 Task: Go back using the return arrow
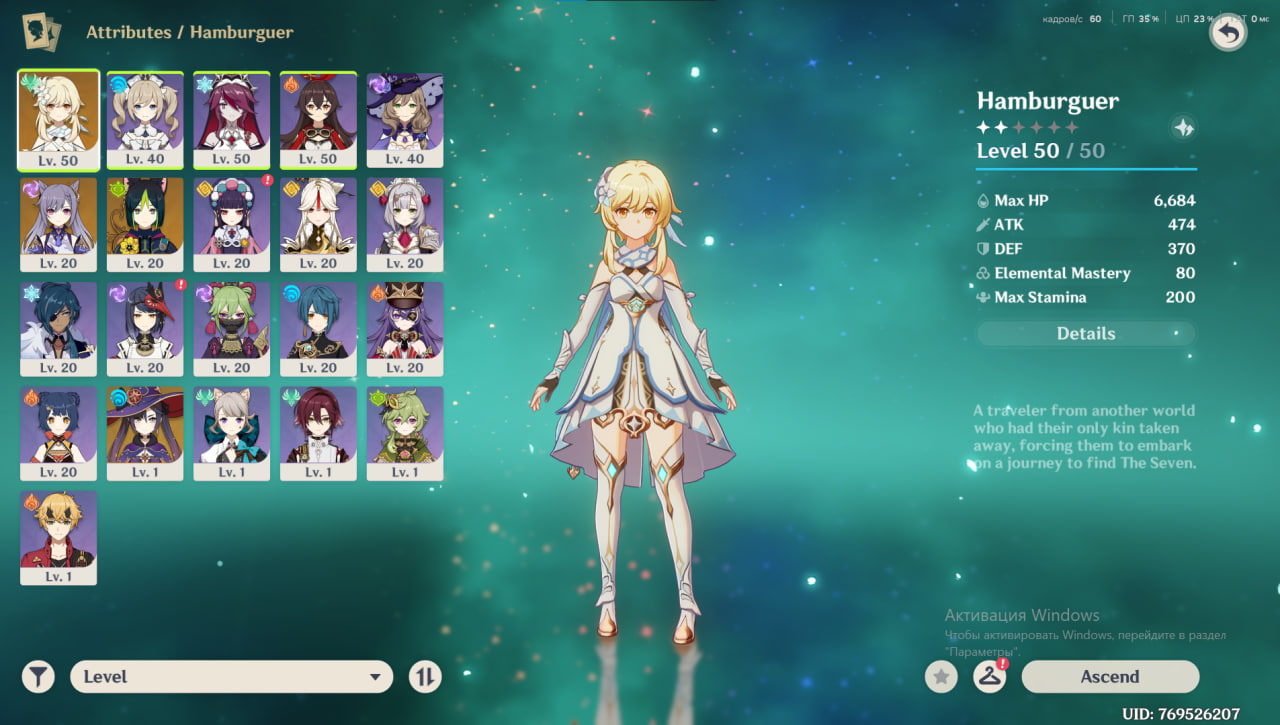point(1228,33)
